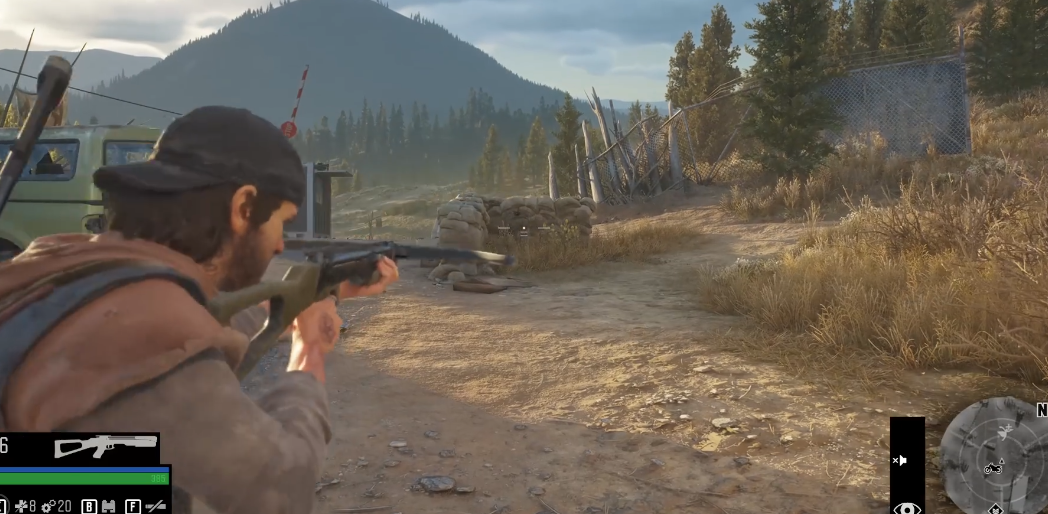Click the muted noise indicator icon
The width and height of the screenshot is (1048, 514).
[900, 460]
